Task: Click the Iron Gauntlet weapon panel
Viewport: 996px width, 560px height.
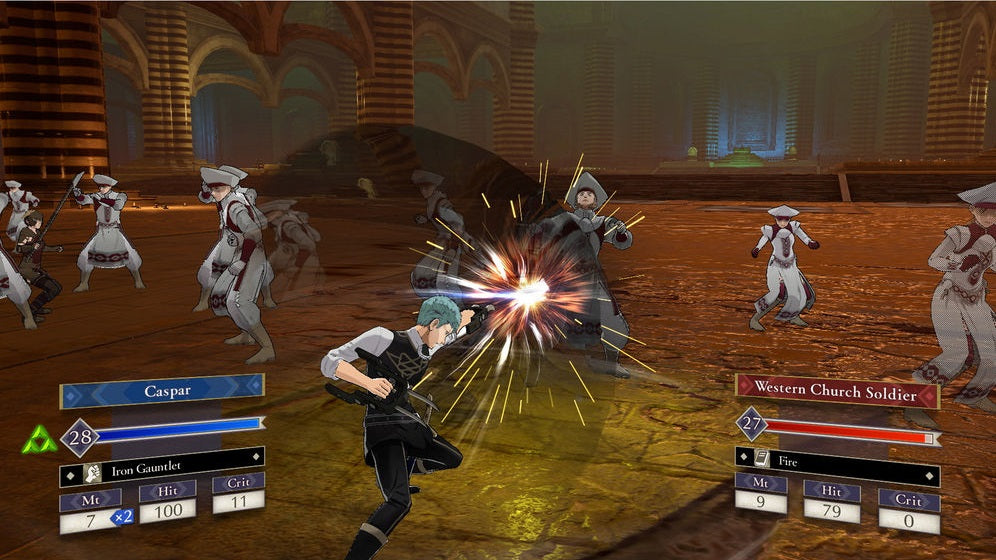Action: pyautogui.click(x=162, y=466)
